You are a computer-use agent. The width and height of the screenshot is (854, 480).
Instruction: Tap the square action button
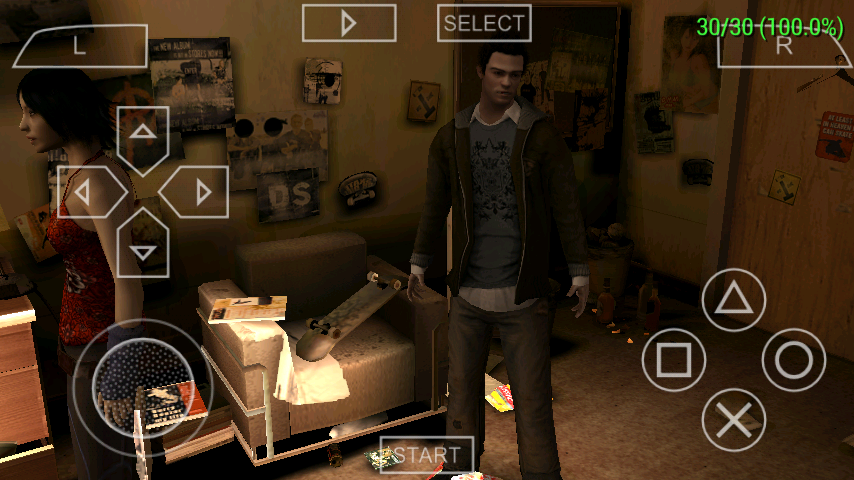coord(673,360)
